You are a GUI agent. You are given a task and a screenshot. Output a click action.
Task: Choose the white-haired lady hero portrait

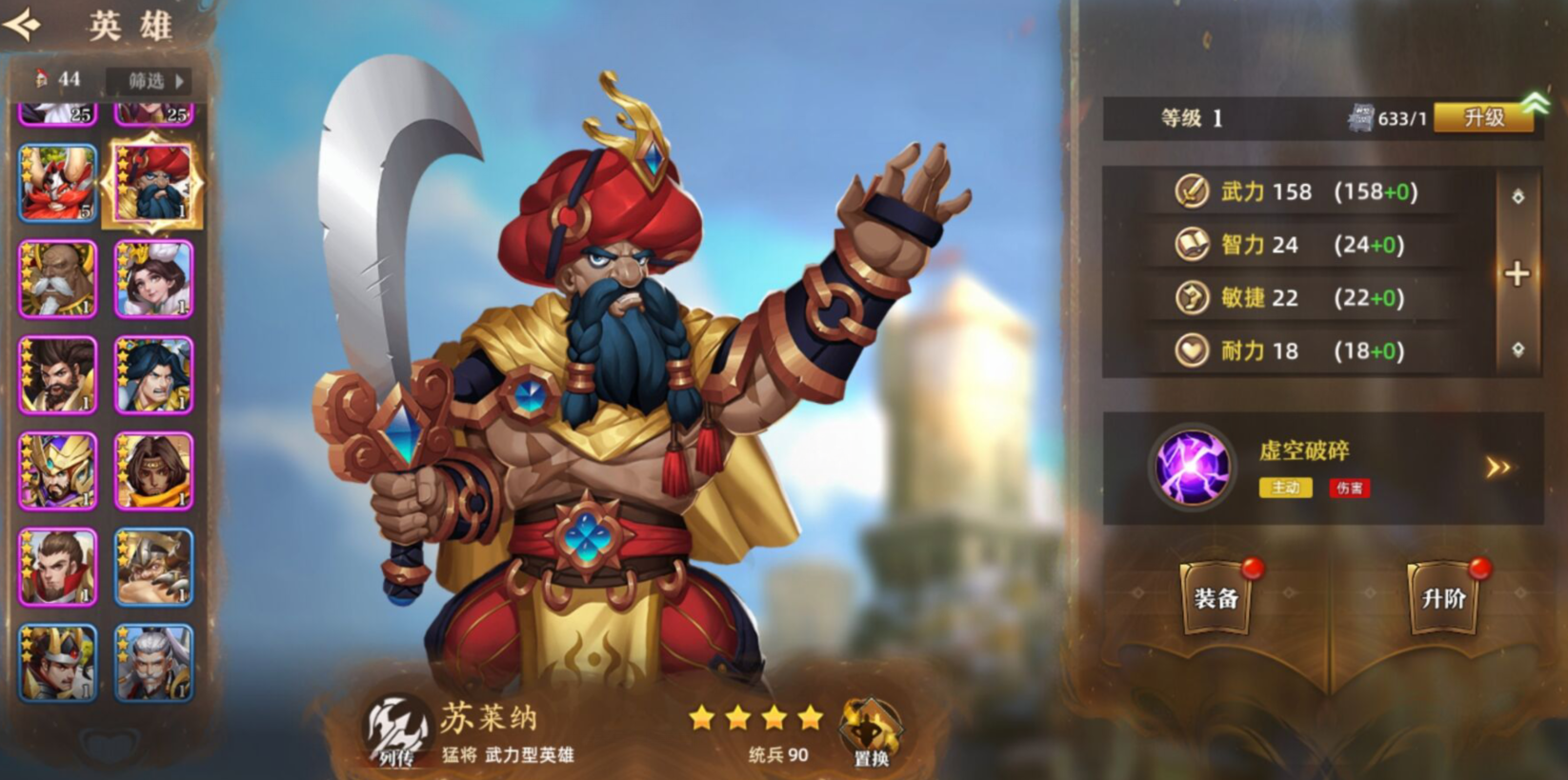(153, 279)
